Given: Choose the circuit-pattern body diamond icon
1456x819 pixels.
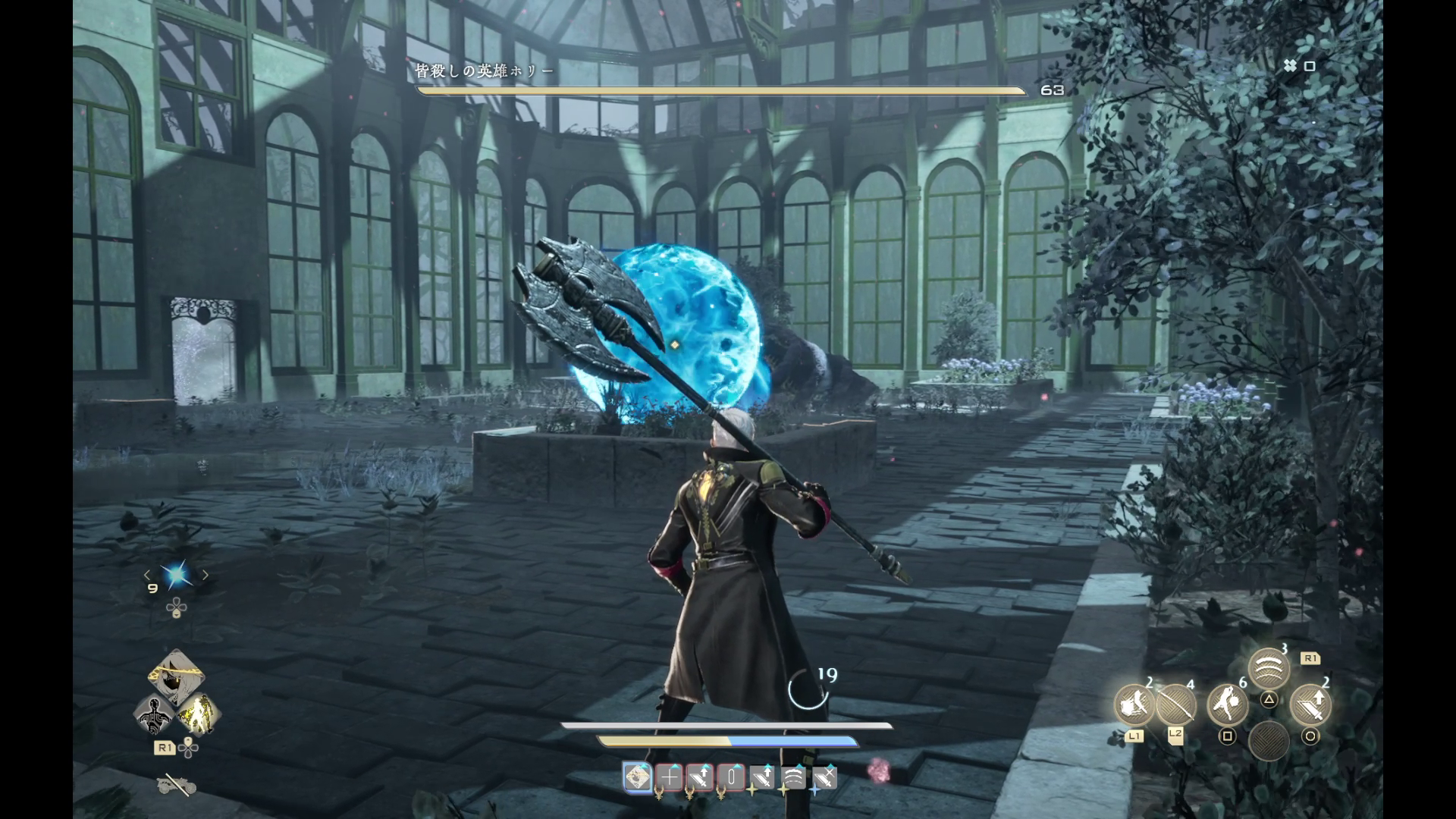Looking at the screenshot, I should (155, 715).
